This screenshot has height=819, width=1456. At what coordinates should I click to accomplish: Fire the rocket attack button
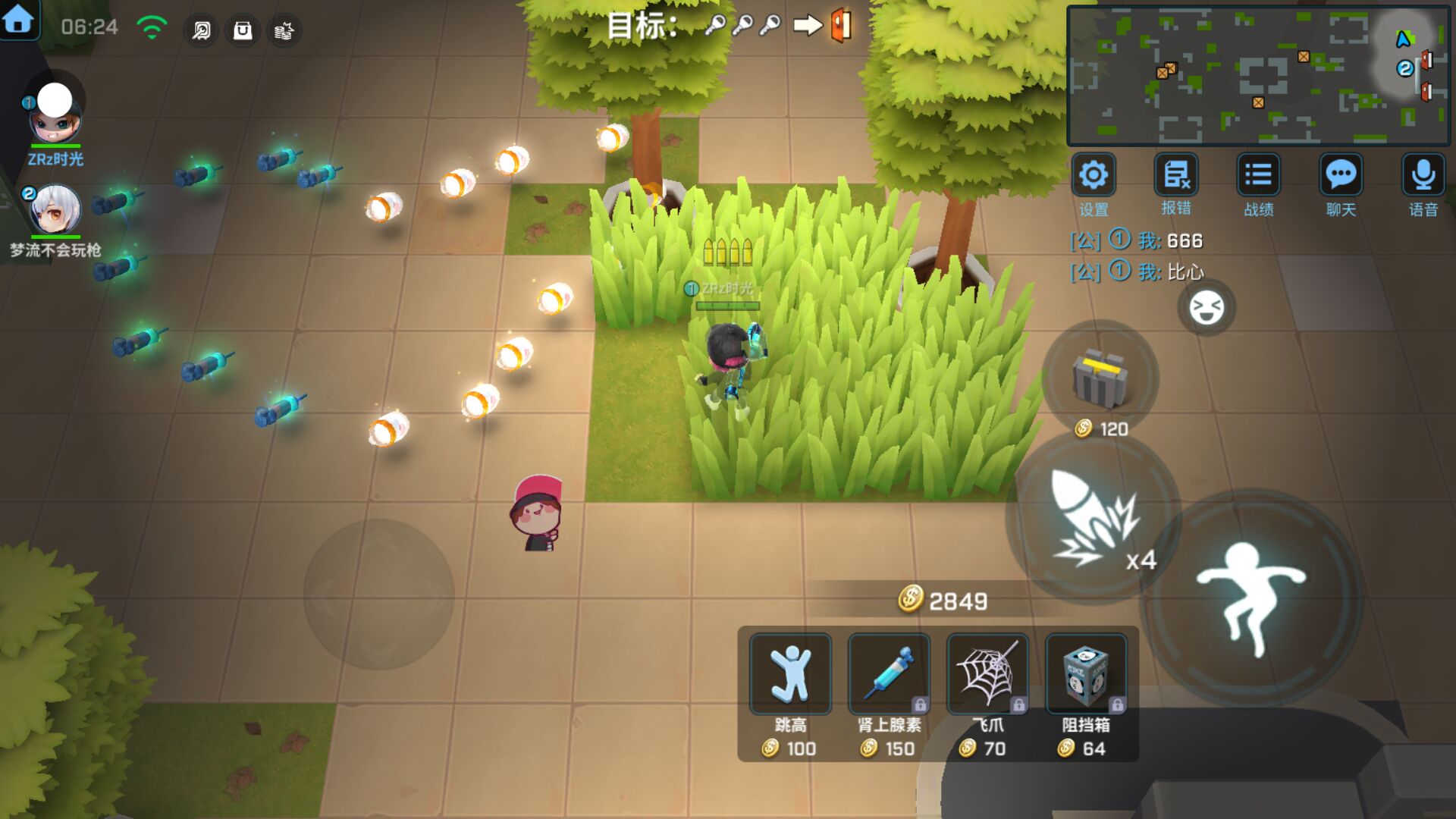tap(1093, 519)
